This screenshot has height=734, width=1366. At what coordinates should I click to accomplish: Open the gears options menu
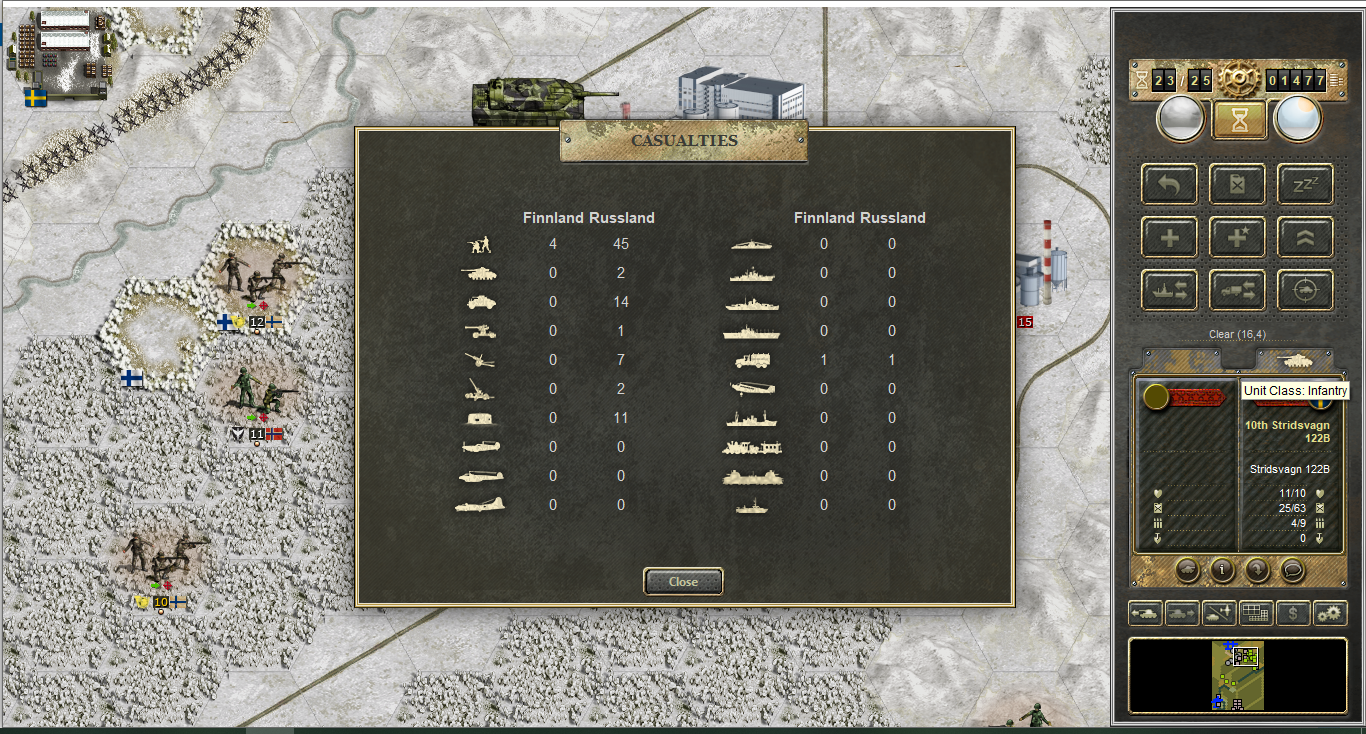pos(1330,613)
